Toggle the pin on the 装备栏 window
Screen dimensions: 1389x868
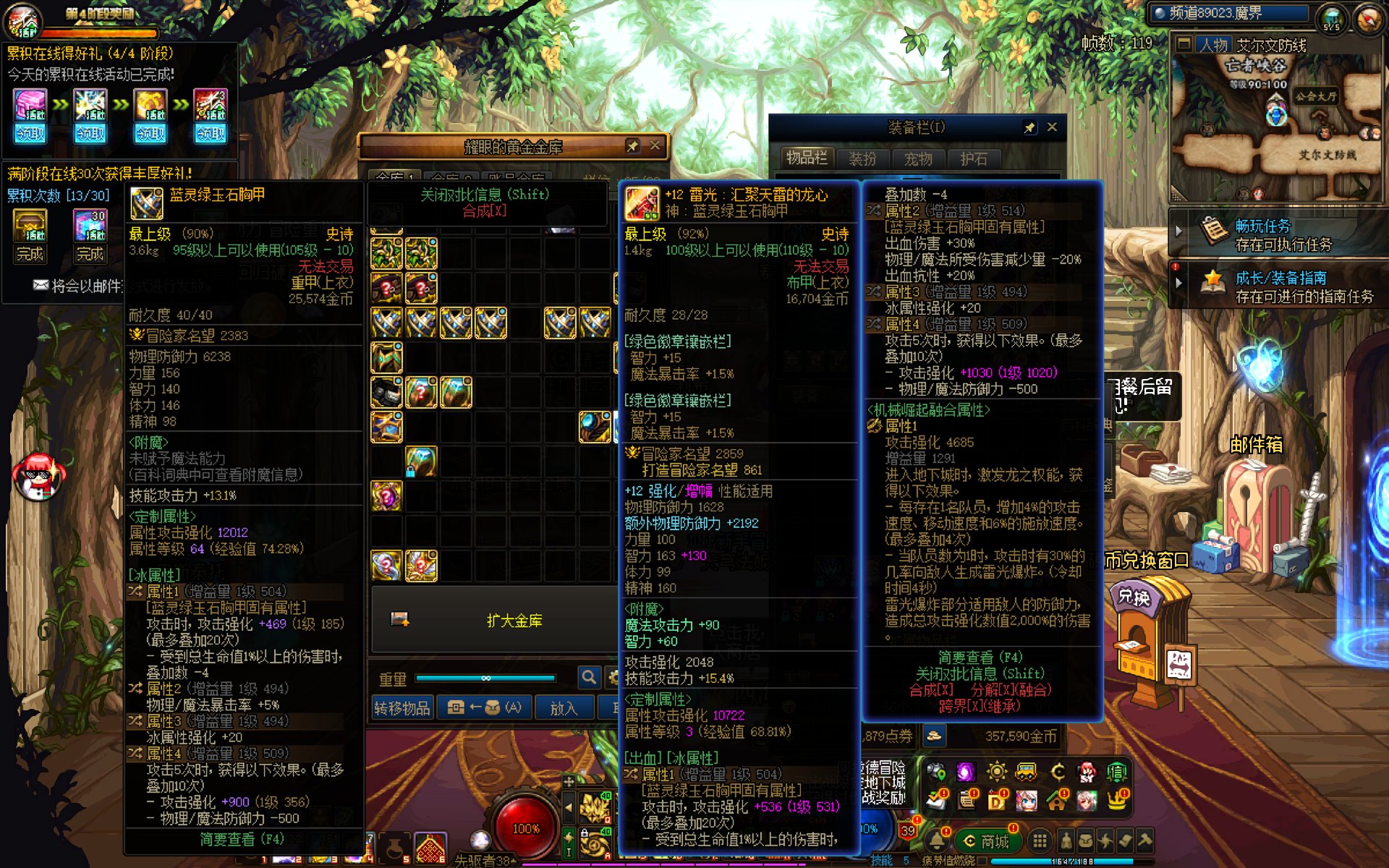coord(1030,127)
